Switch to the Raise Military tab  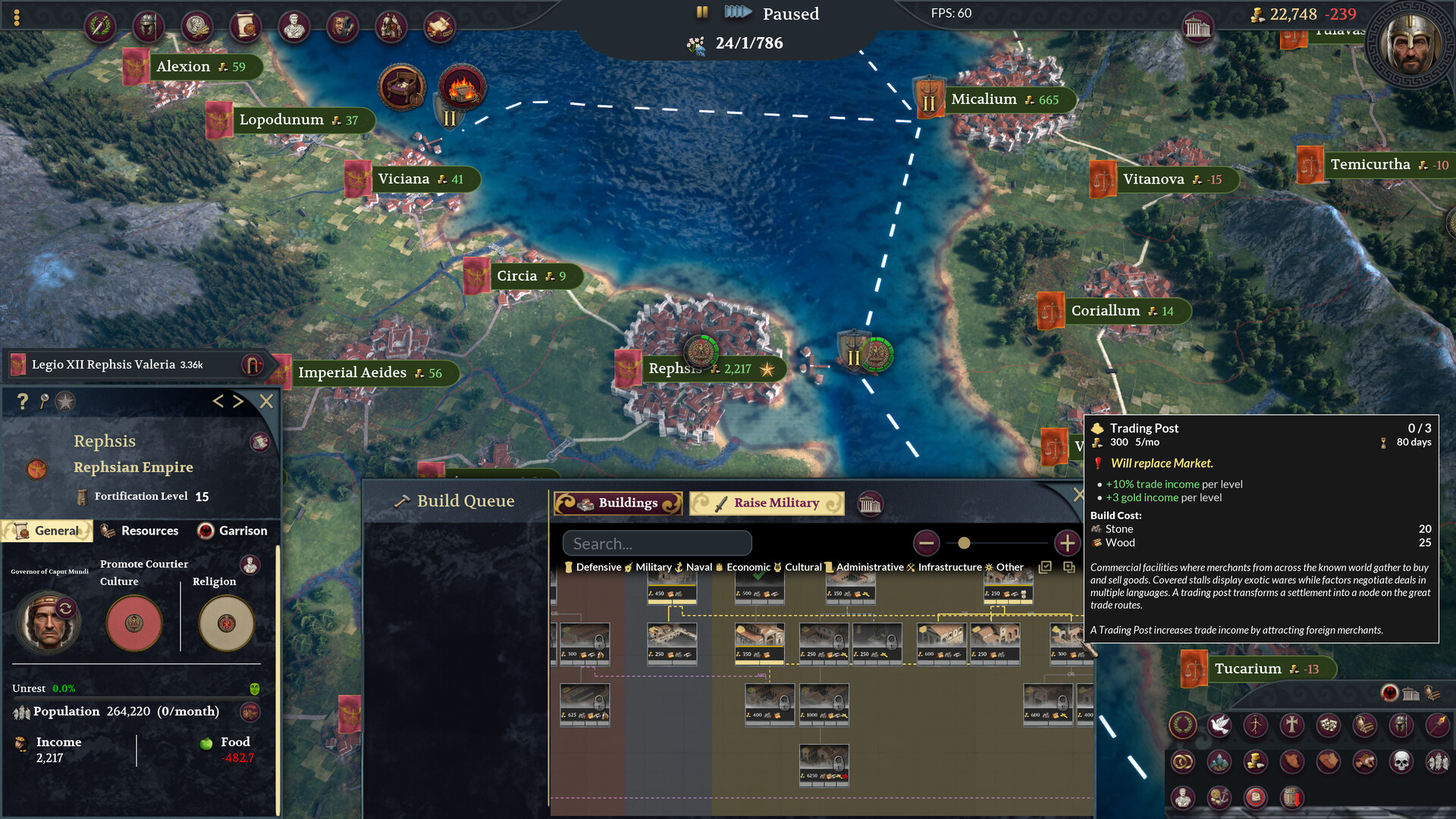767,503
